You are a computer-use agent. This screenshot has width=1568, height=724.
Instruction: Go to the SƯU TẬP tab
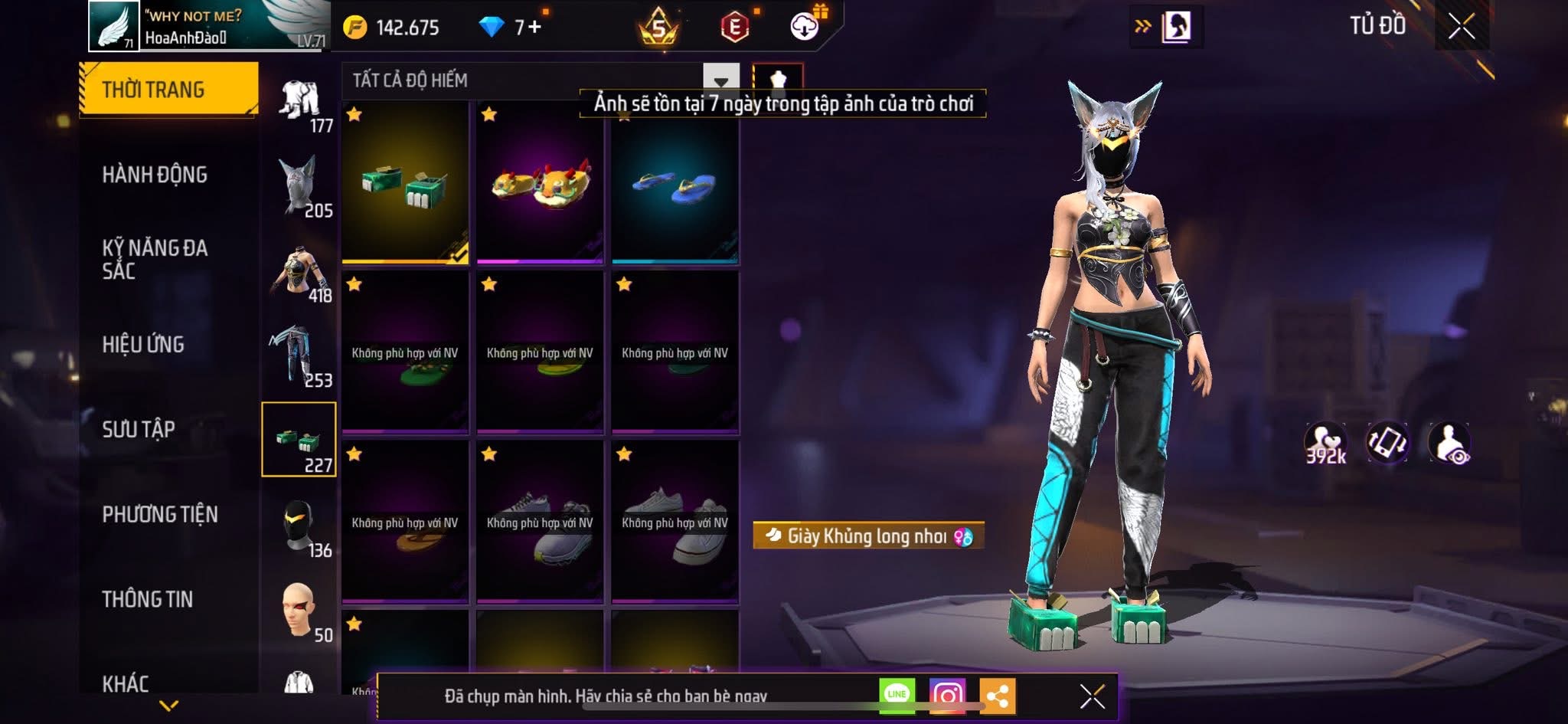pyautogui.click(x=139, y=429)
